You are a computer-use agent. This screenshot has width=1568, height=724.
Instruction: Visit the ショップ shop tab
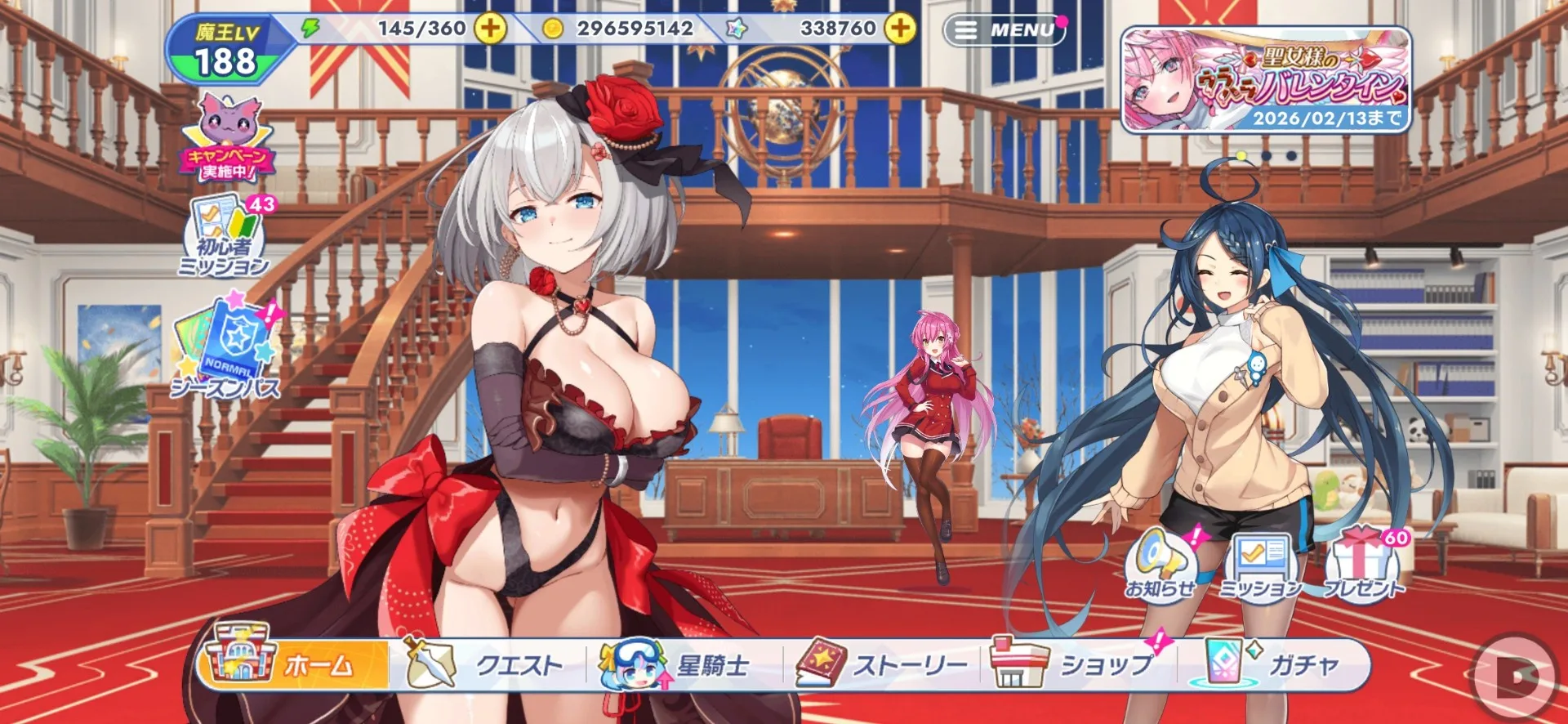(1078, 664)
